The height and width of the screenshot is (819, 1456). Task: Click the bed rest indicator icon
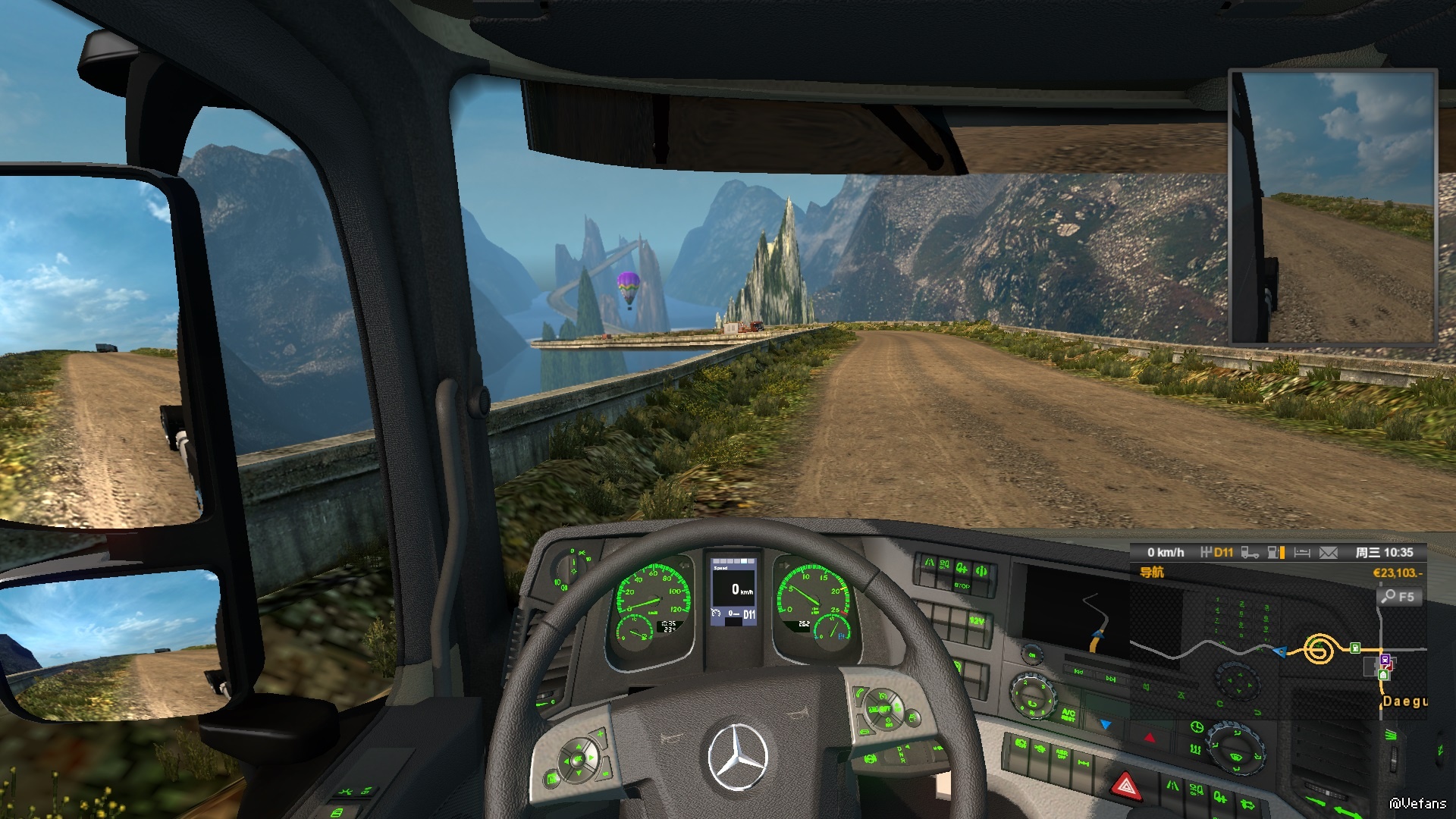[1302, 553]
